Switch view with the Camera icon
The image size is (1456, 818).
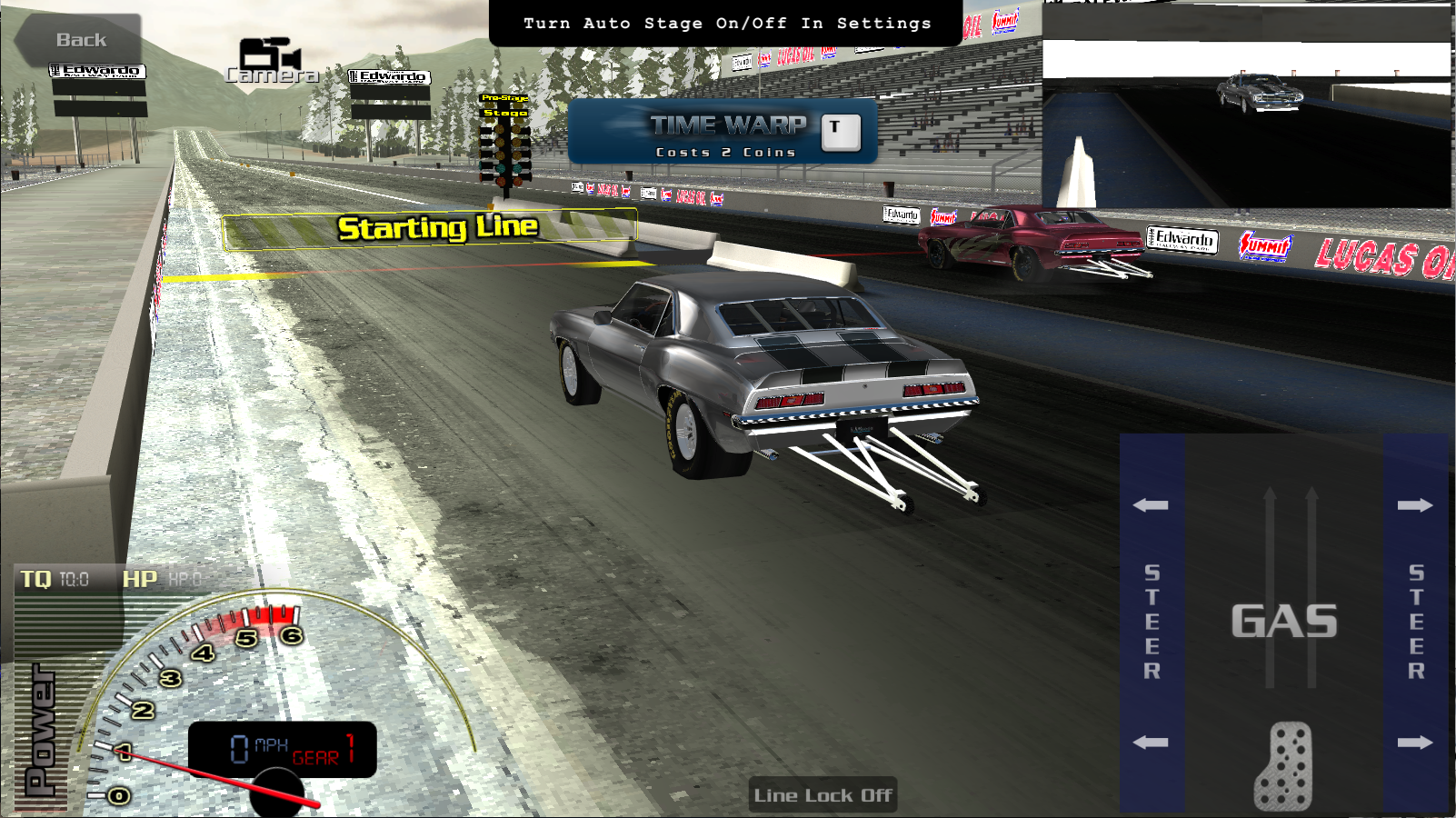coord(271,61)
